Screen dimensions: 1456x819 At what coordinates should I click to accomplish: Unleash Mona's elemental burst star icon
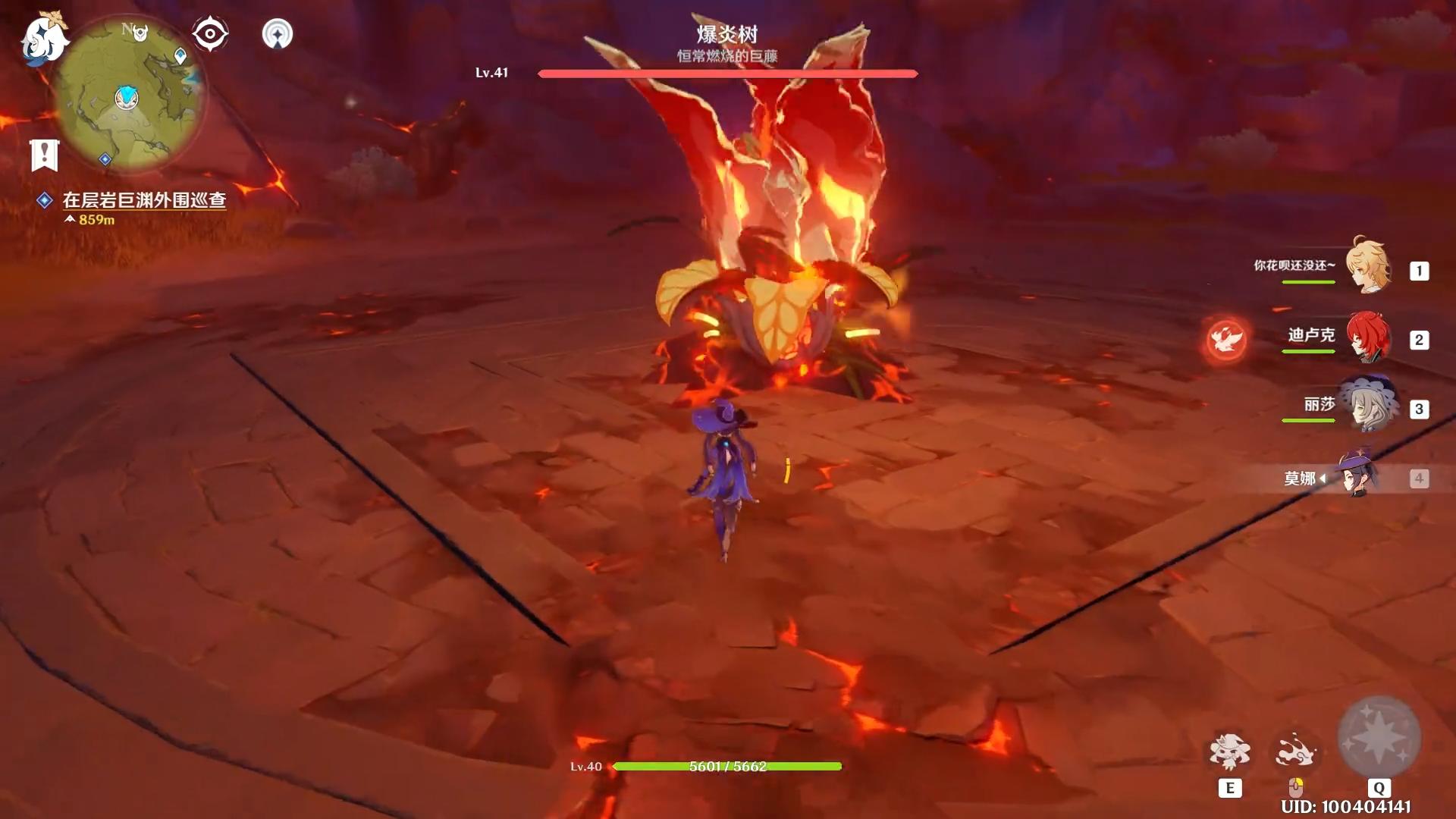point(1379,737)
